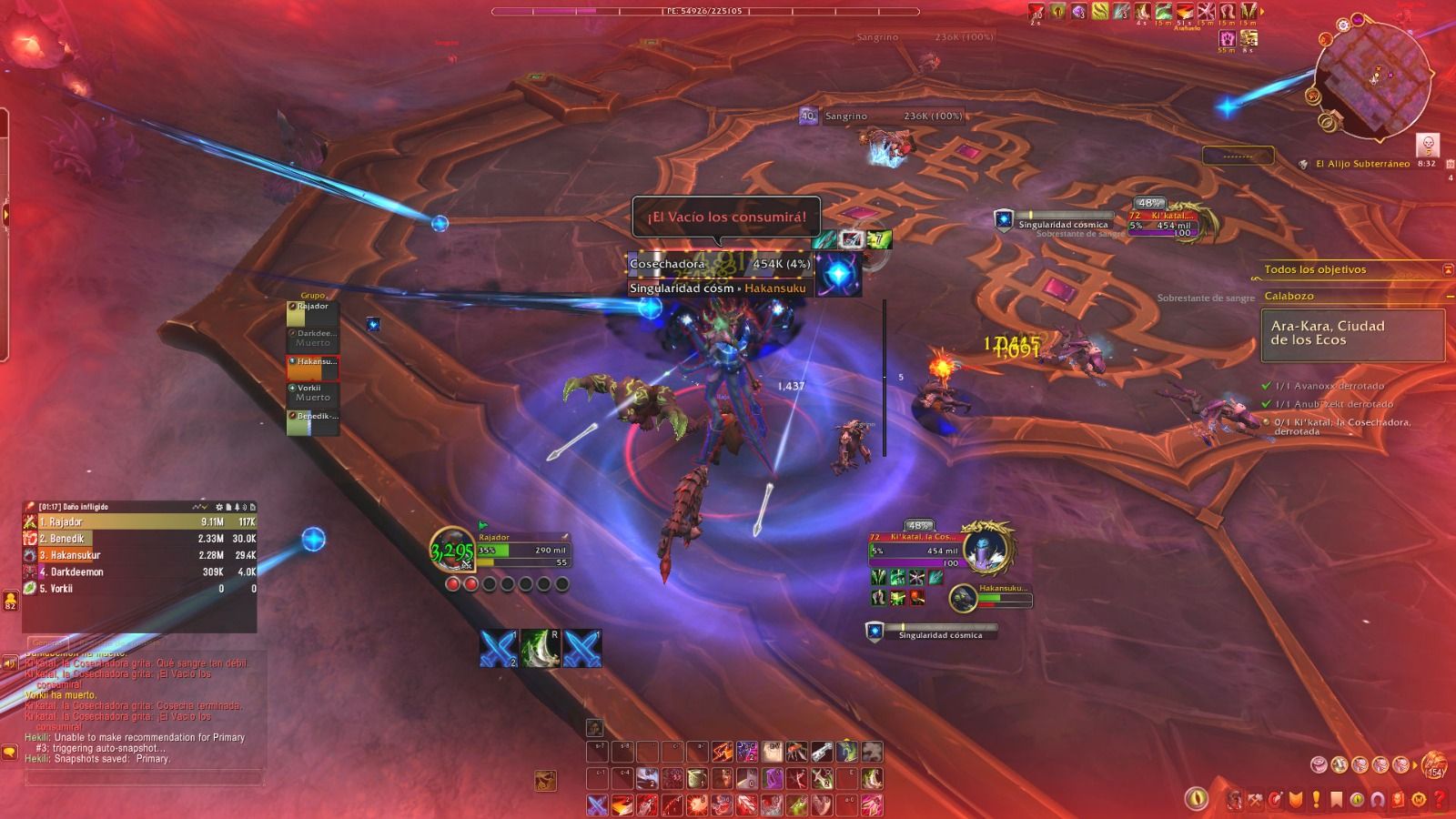The width and height of the screenshot is (1456, 819).
Task: Open the purple horseshoe collections button
Action: tap(1377, 800)
